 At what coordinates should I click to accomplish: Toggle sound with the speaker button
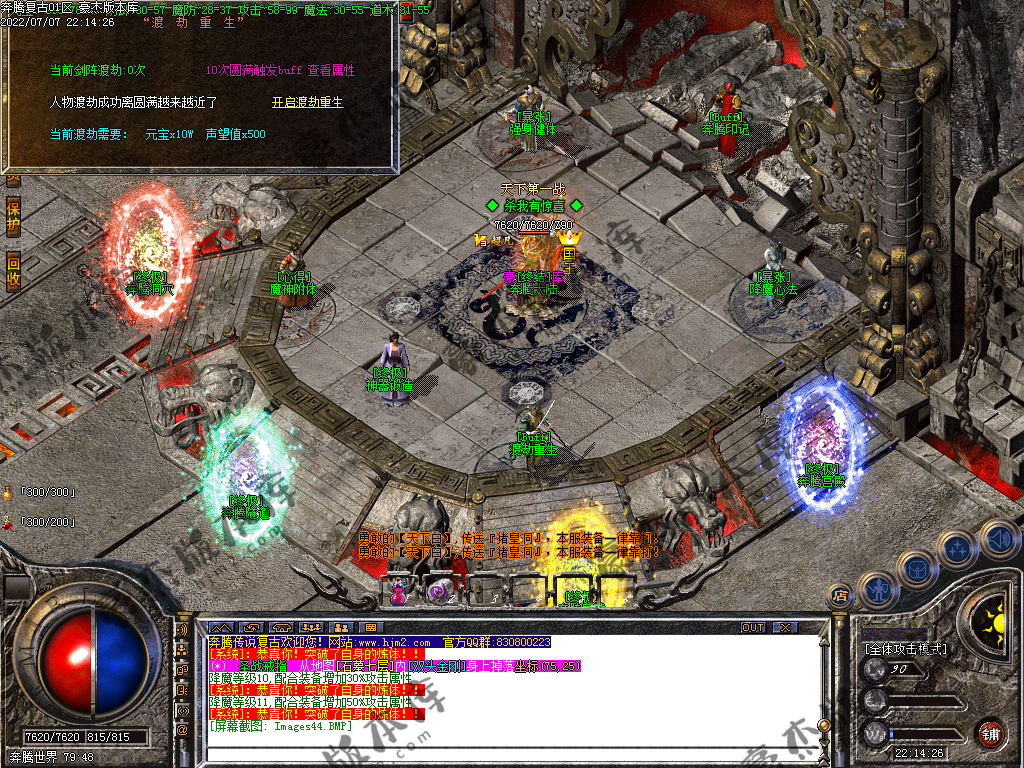coord(997,538)
